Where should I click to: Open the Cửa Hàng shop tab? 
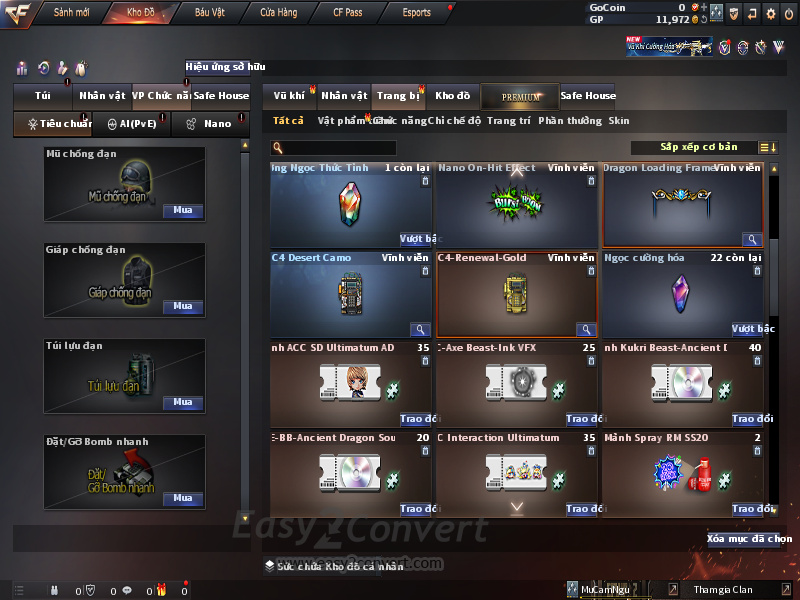[278, 13]
